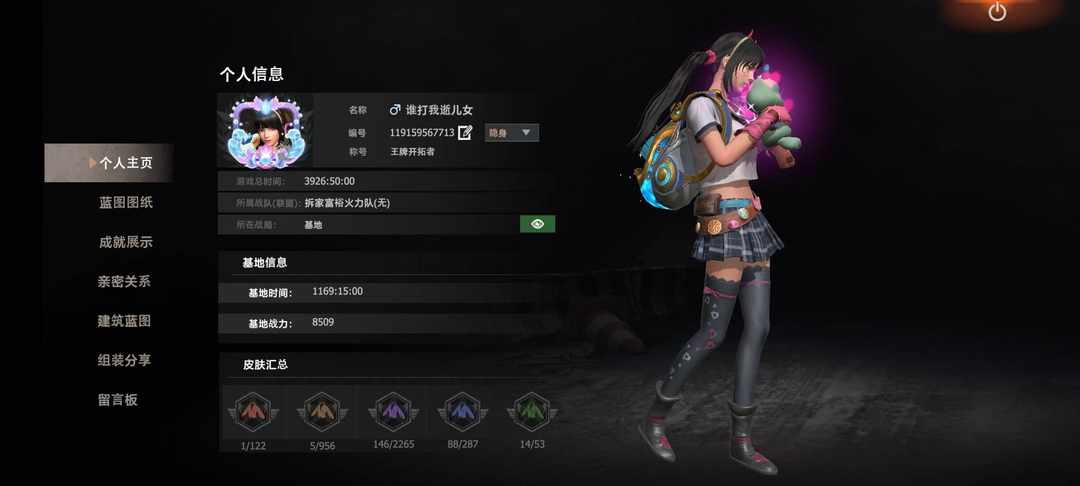
Task: Open the 个人主页 profile tab
Action: tap(124, 163)
